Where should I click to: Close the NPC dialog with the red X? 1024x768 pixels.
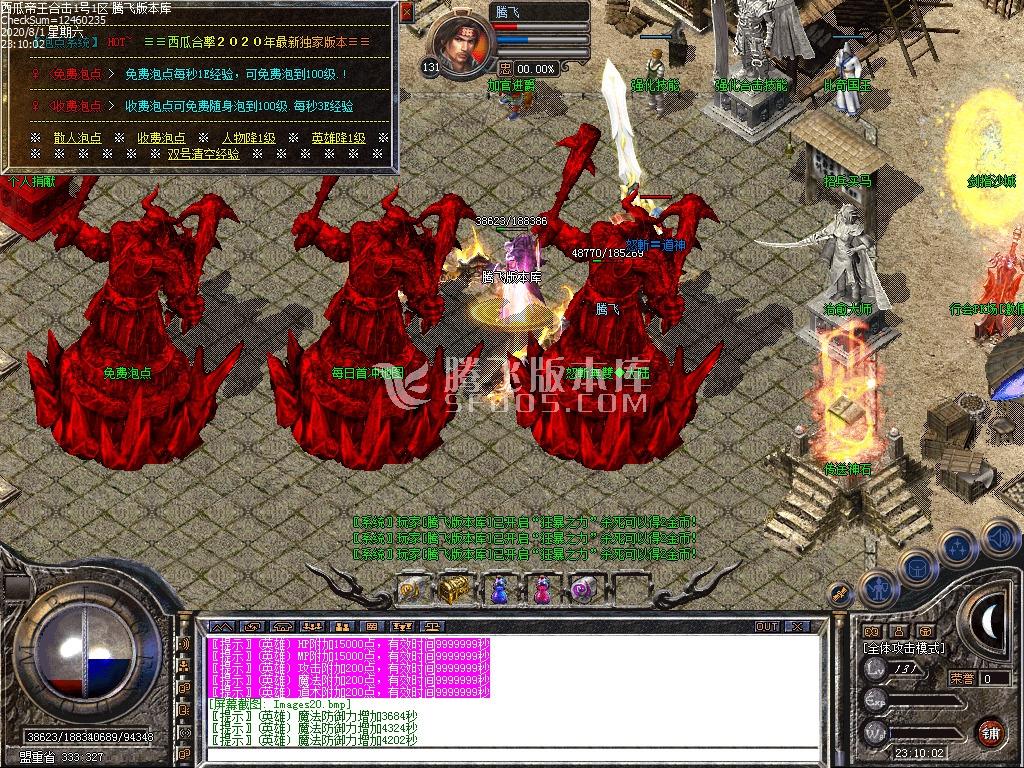click(406, 13)
